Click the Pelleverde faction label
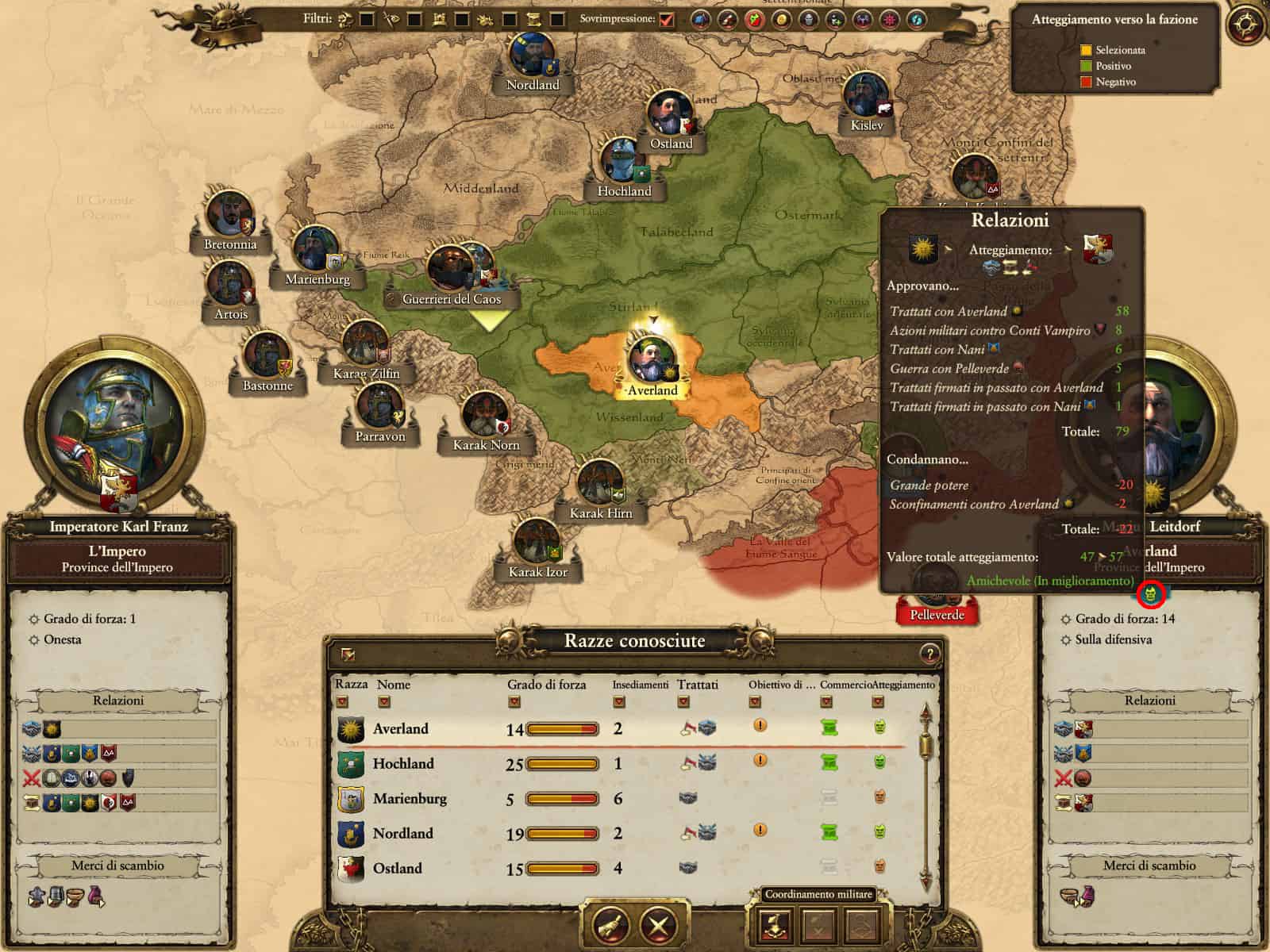This screenshot has width=1270, height=952. pos(937,615)
